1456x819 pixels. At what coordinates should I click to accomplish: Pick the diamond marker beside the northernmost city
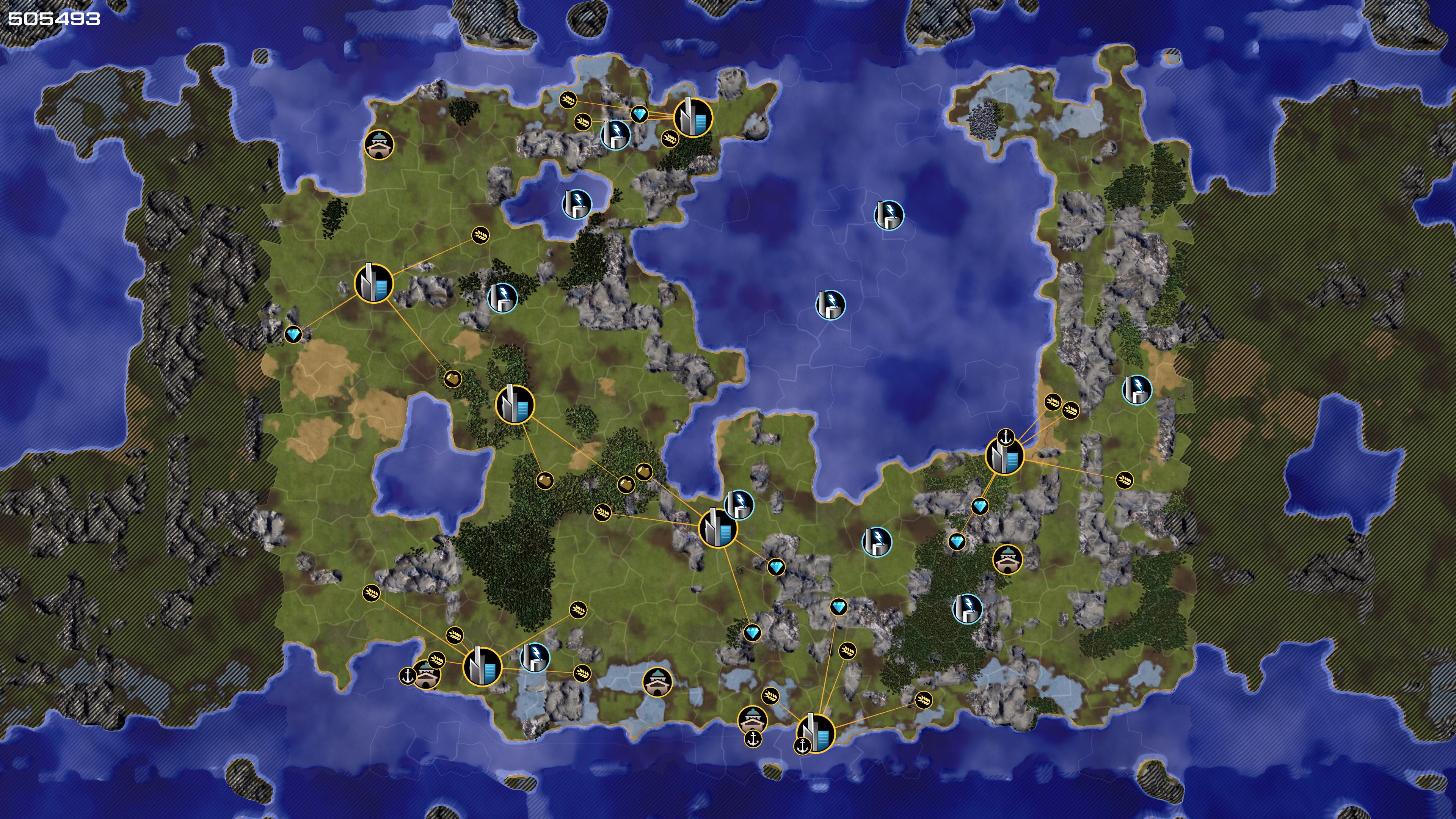[x=639, y=115]
